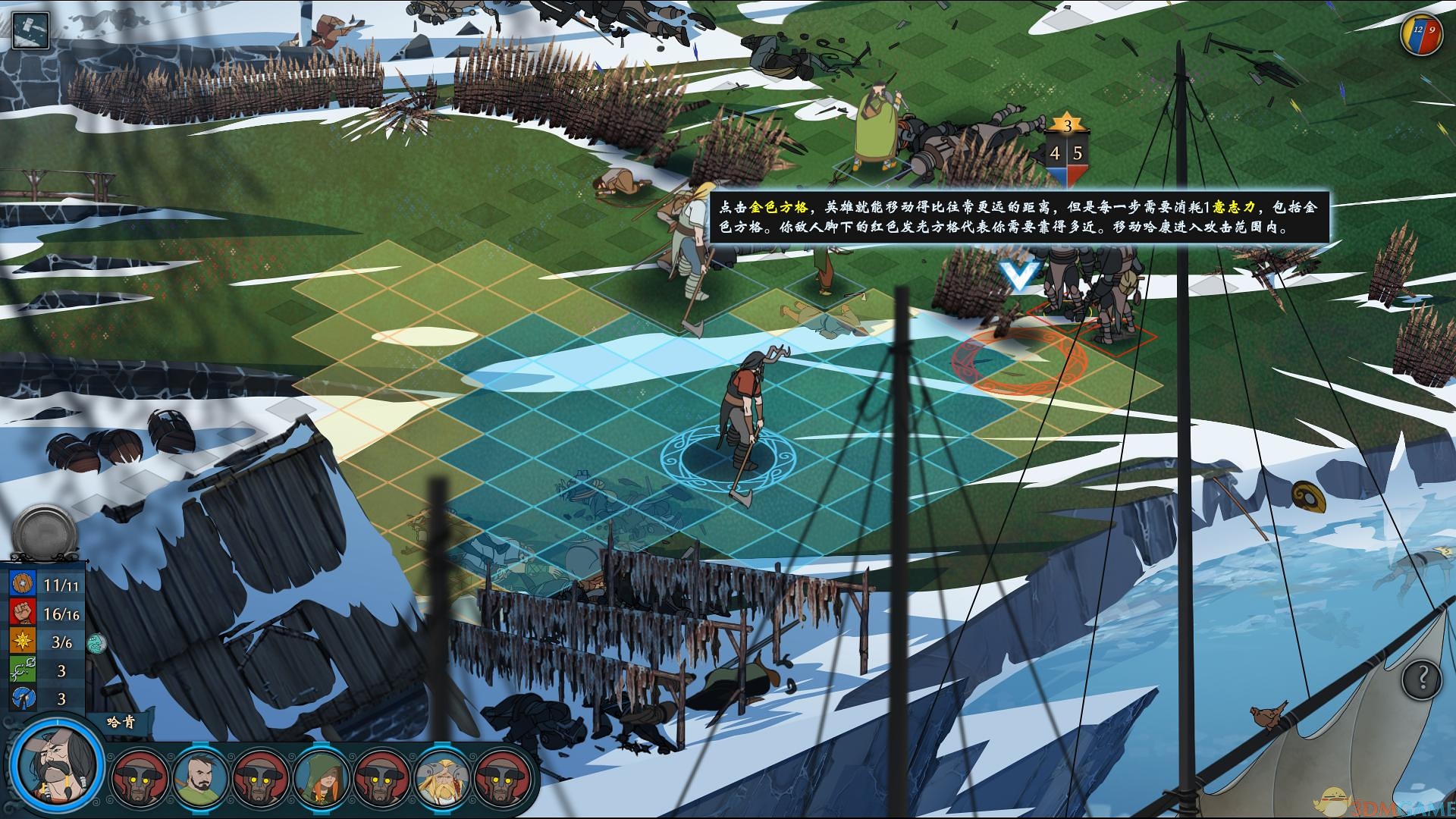Select the blond horned varl's turn portrait
This screenshot has width=1456, height=819.
[x=442, y=779]
